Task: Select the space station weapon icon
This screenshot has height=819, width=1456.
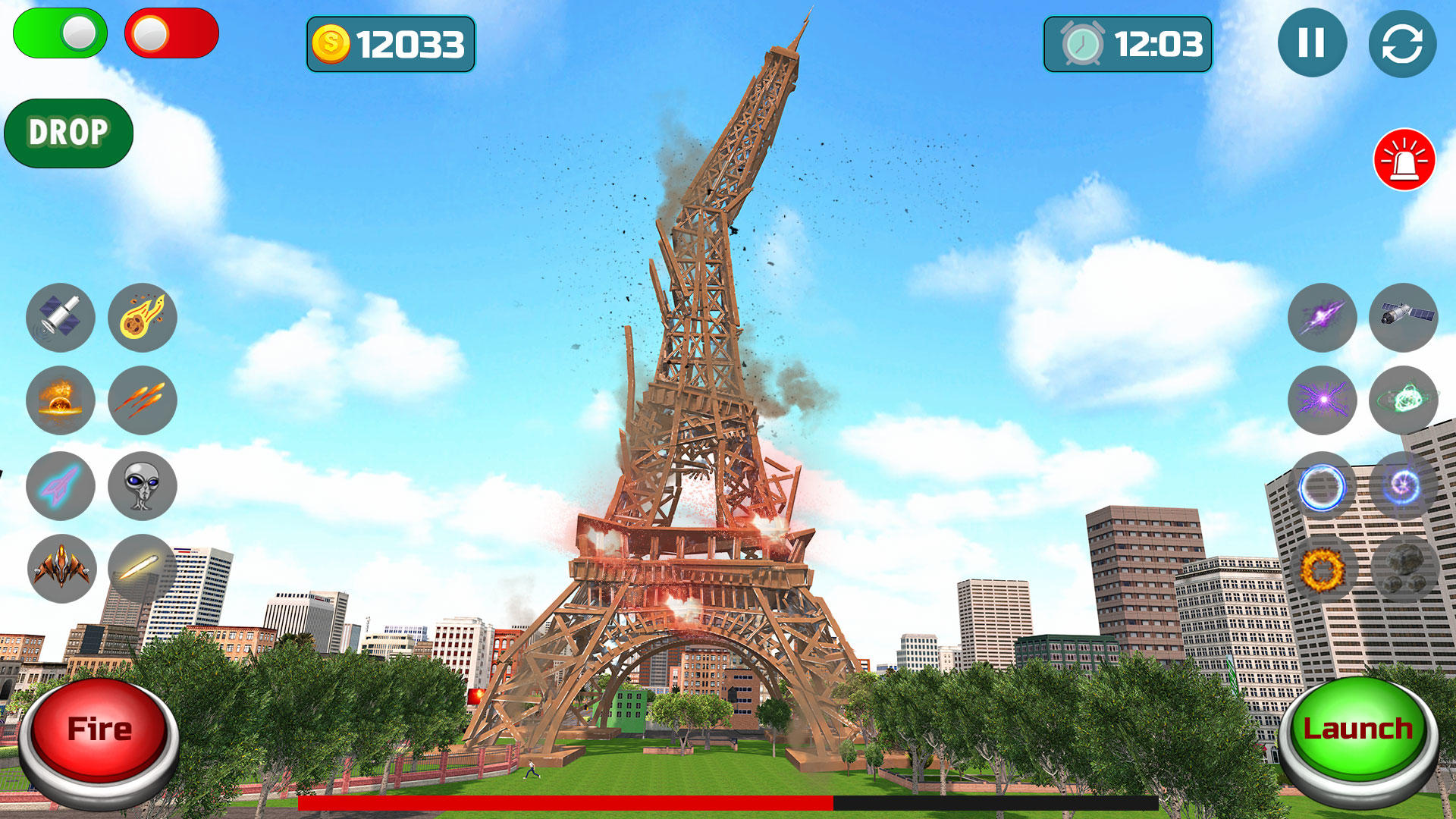Action: (x=1404, y=318)
